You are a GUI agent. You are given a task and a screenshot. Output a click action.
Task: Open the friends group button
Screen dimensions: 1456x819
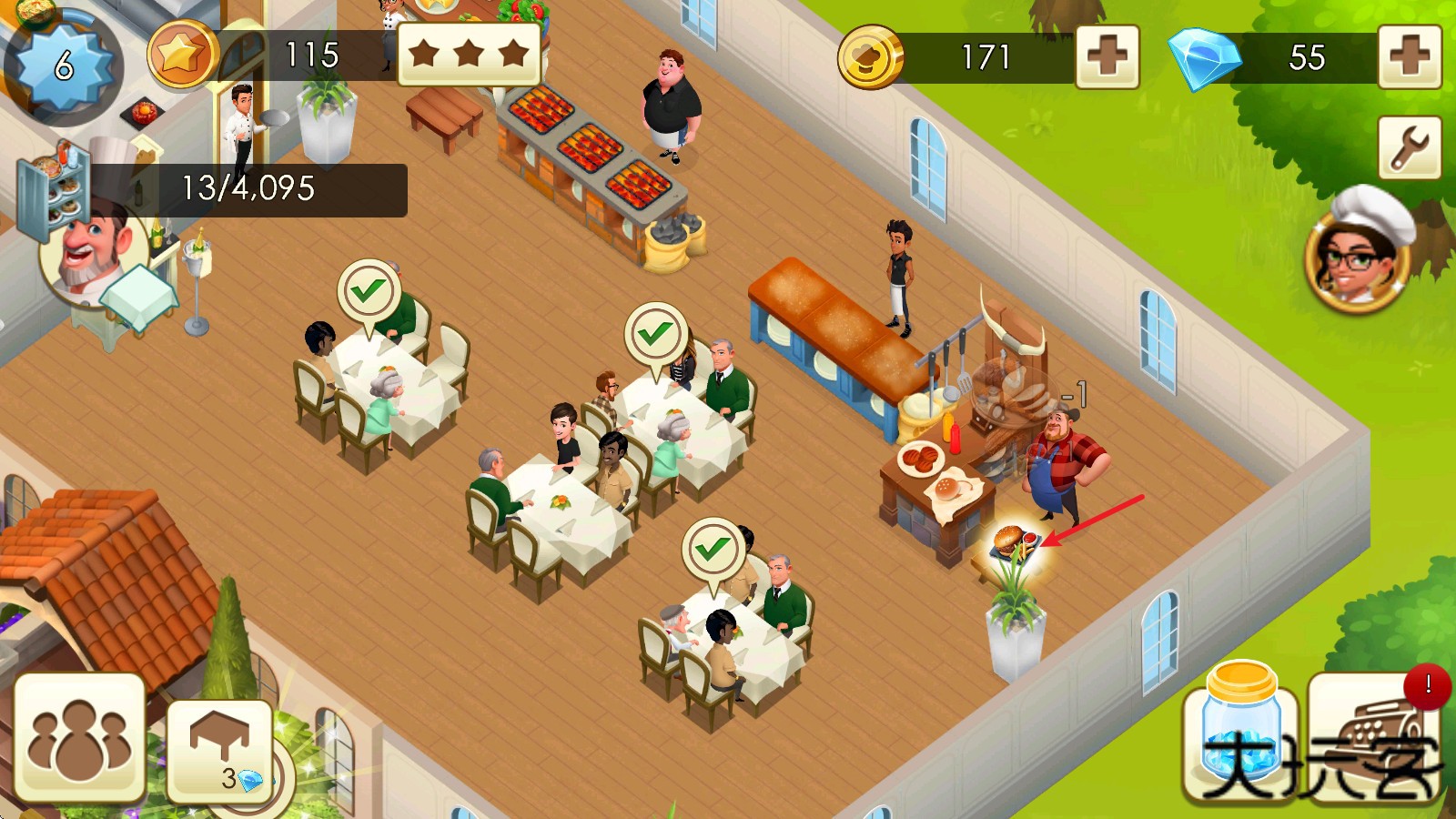click(x=79, y=737)
